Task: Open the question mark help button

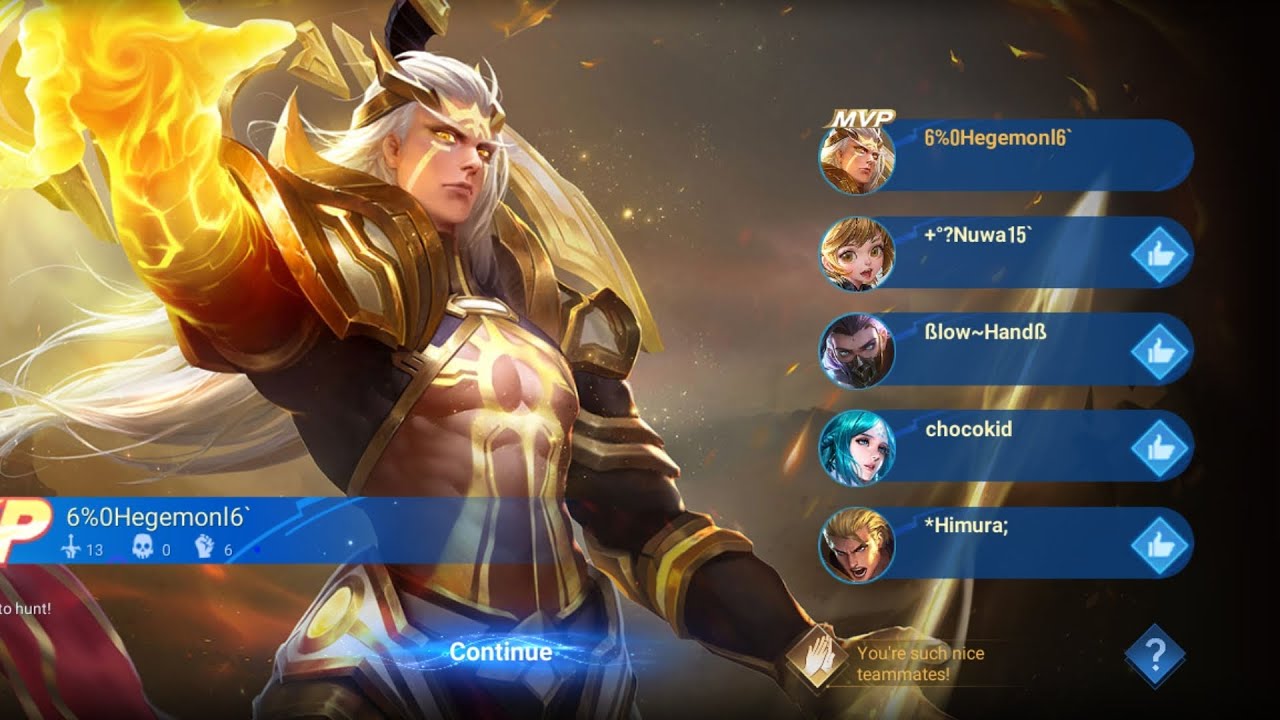Action: pyautogui.click(x=1155, y=655)
